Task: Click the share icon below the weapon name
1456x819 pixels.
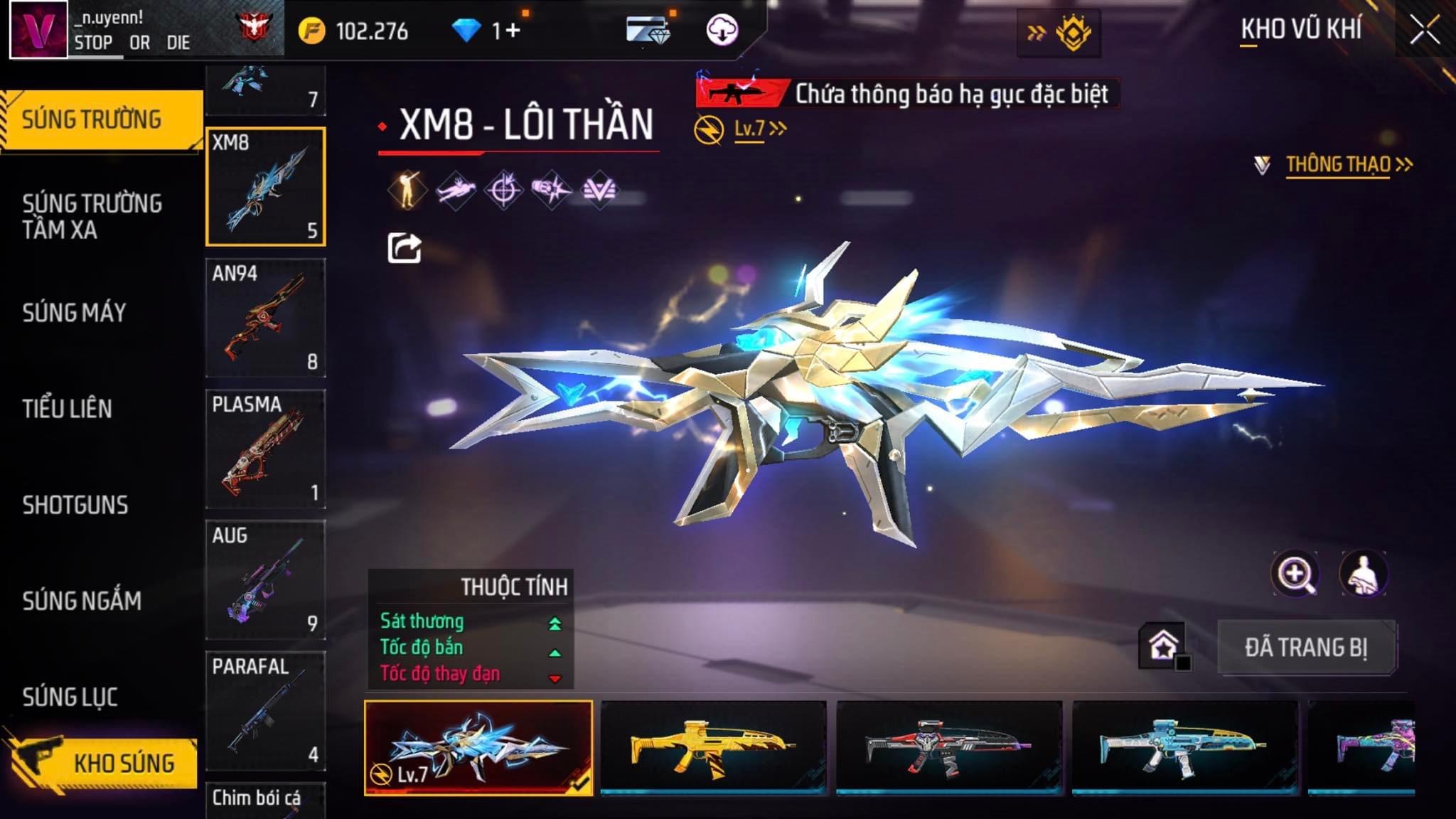Action: coord(404,248)
